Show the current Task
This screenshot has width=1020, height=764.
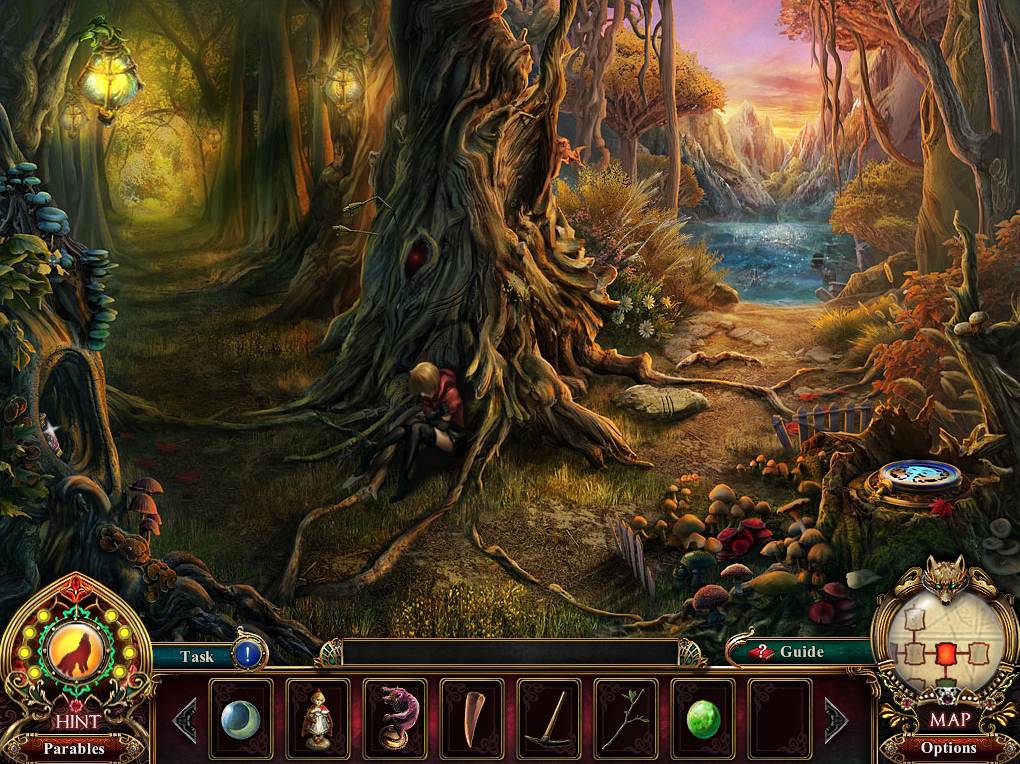pyautogui.click(x=196, y=657)
